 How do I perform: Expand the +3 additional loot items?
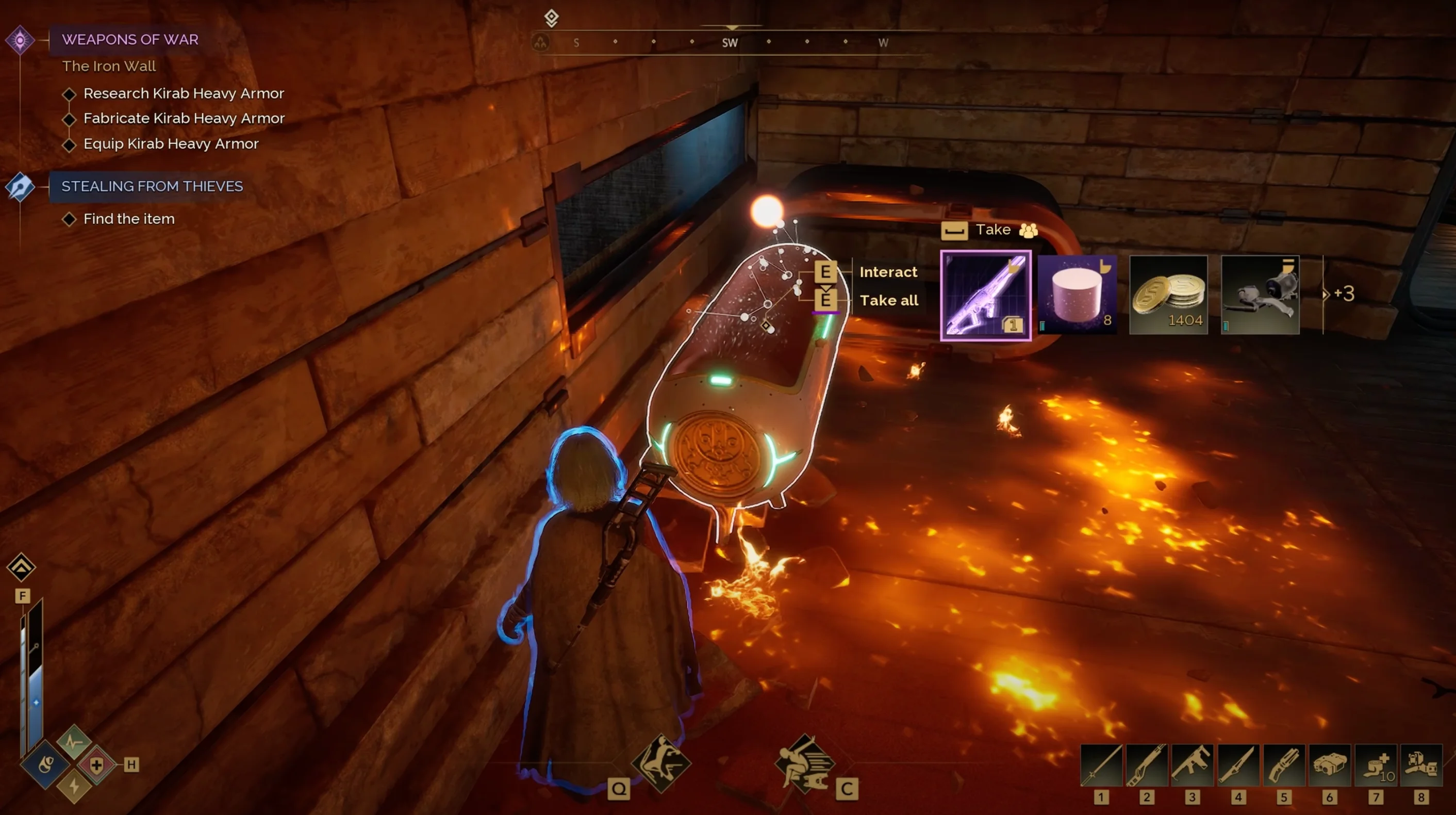tap(1340, 294)
